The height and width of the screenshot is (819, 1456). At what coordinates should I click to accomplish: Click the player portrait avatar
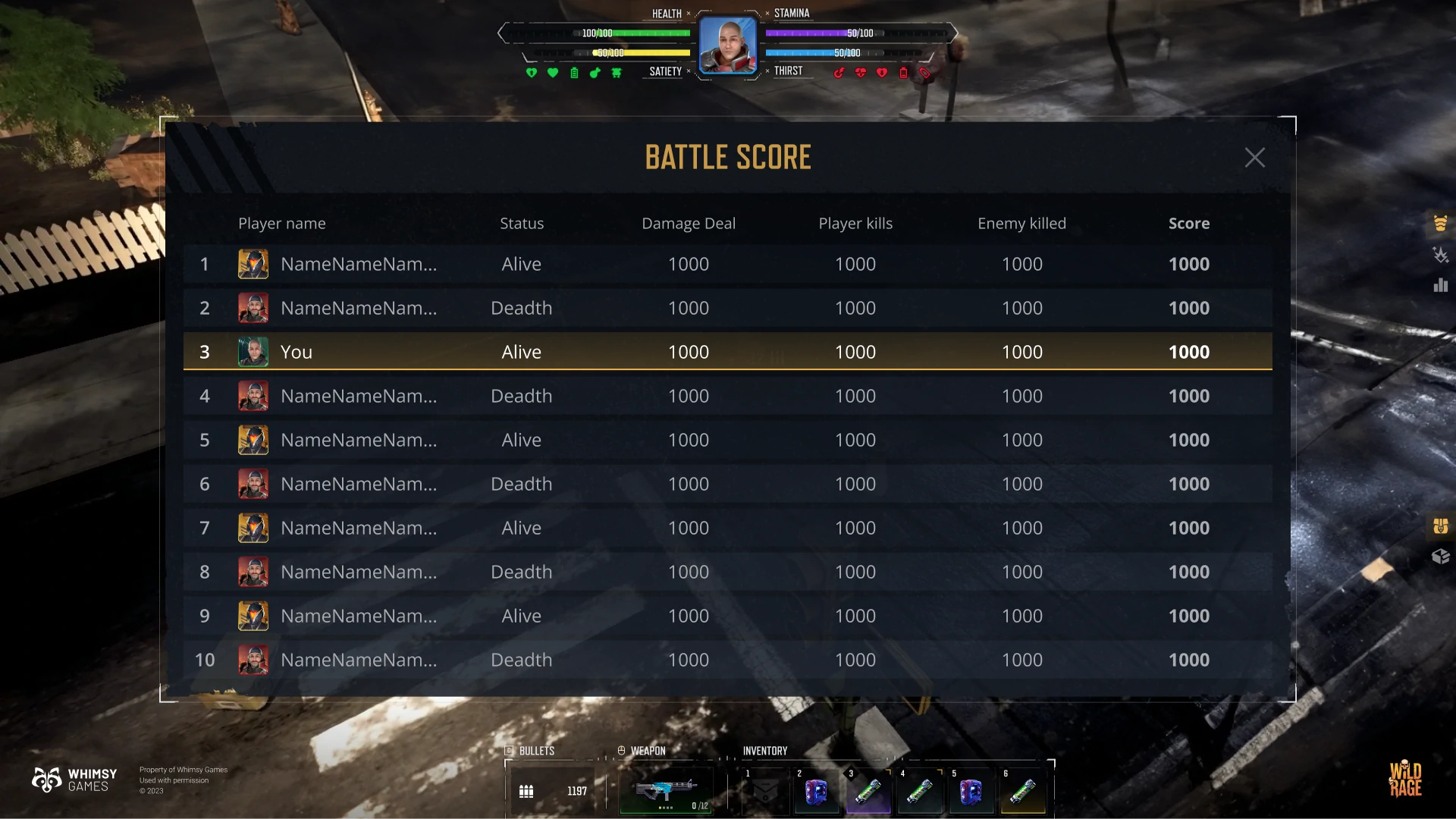pyautogui.click(x=727, y=45)
